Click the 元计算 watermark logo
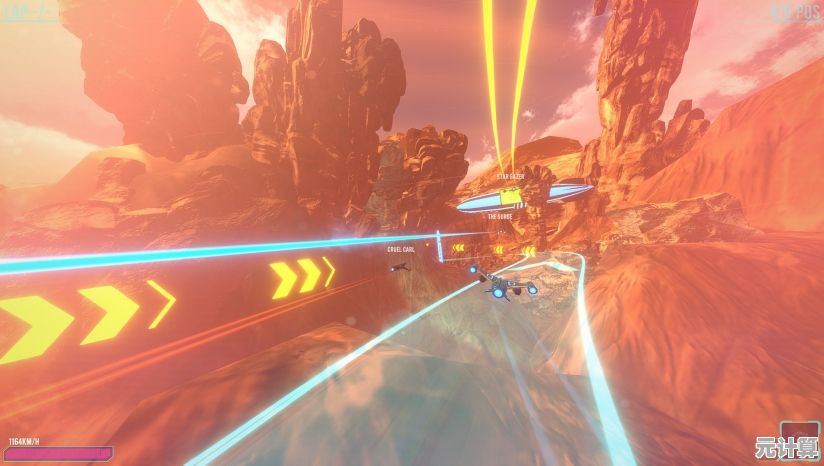 coord(786,447)
